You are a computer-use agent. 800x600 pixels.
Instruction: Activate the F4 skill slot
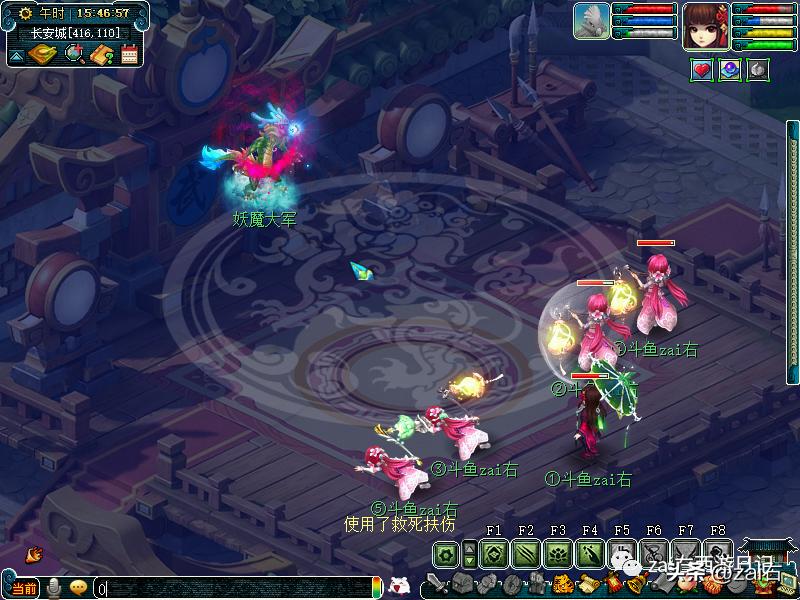point(589,553)
